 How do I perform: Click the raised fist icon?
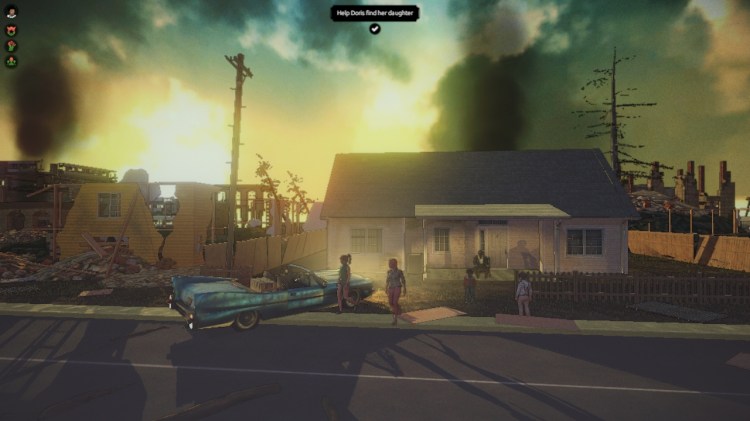click(12, 45)
